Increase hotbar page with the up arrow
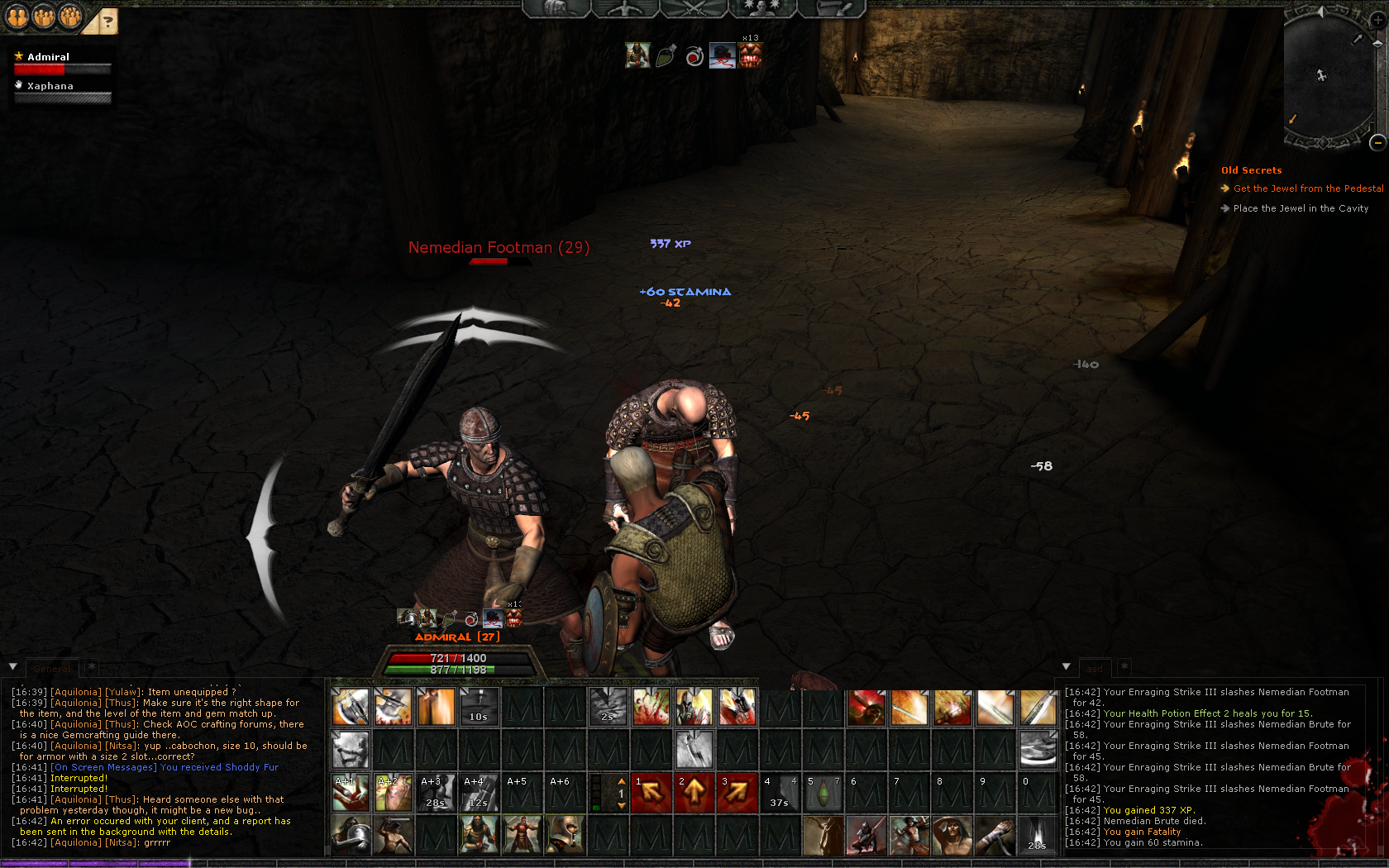This screenshot has height=868, width=1389. [x=622, y=781]
